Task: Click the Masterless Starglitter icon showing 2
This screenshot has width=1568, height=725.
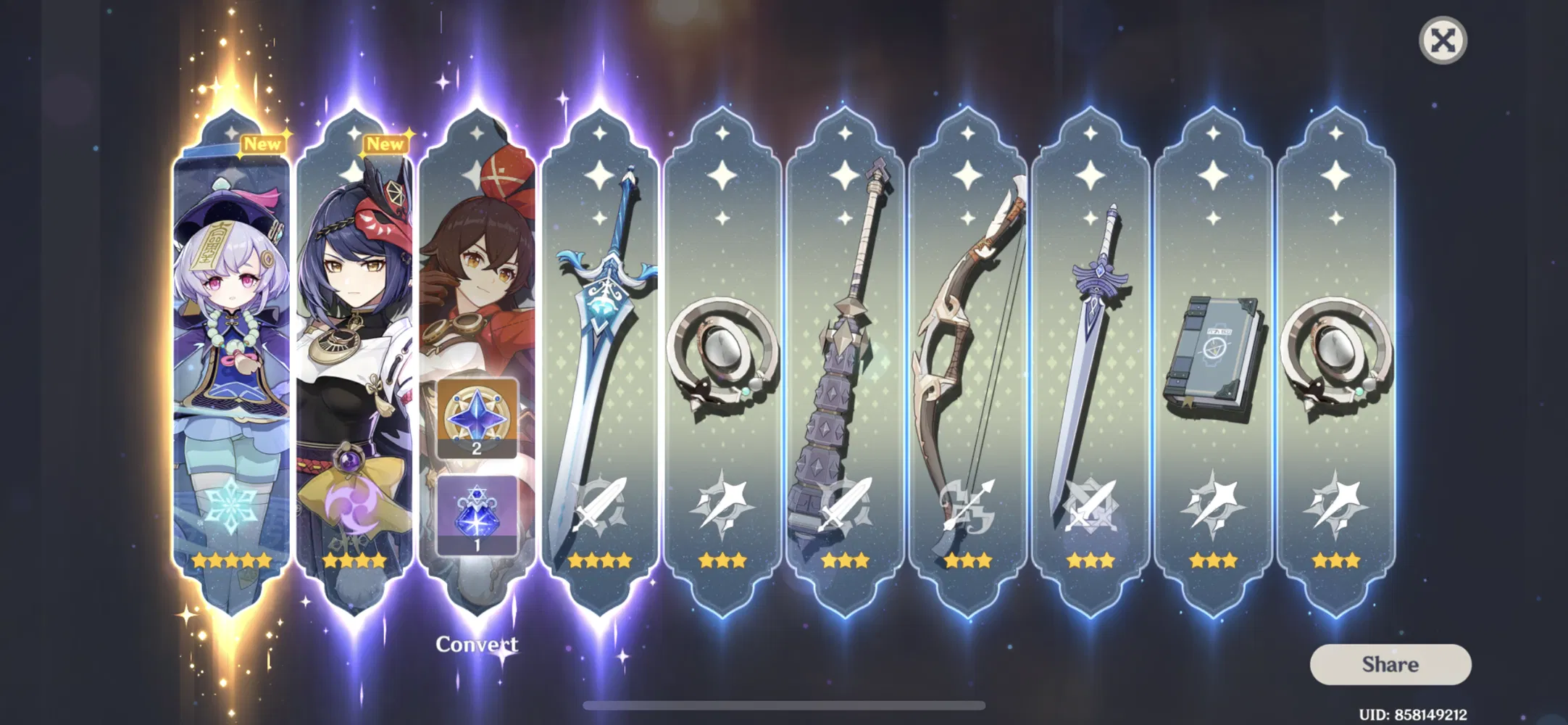Action: click(x=478, y=420)
